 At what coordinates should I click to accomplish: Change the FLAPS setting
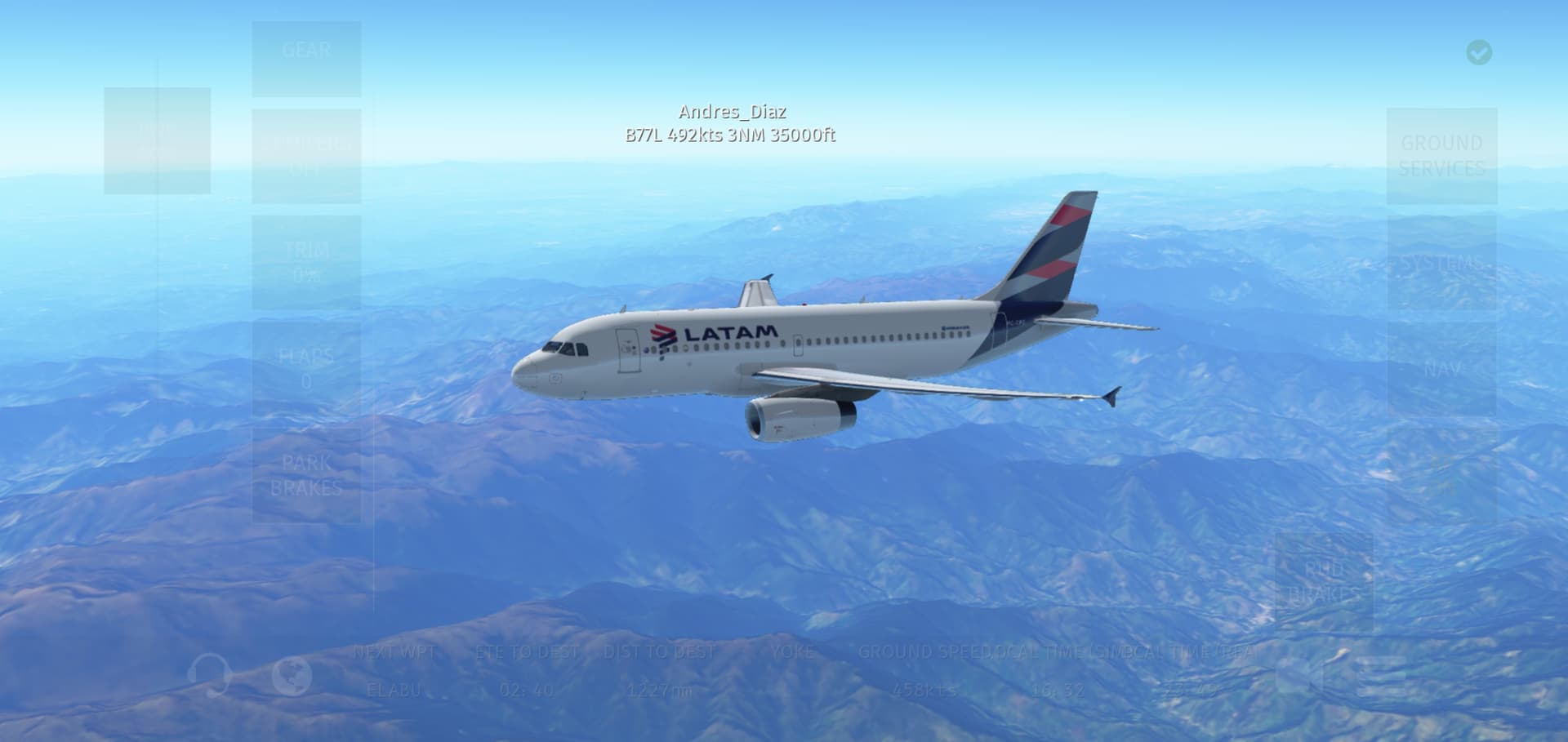[306, 368]
